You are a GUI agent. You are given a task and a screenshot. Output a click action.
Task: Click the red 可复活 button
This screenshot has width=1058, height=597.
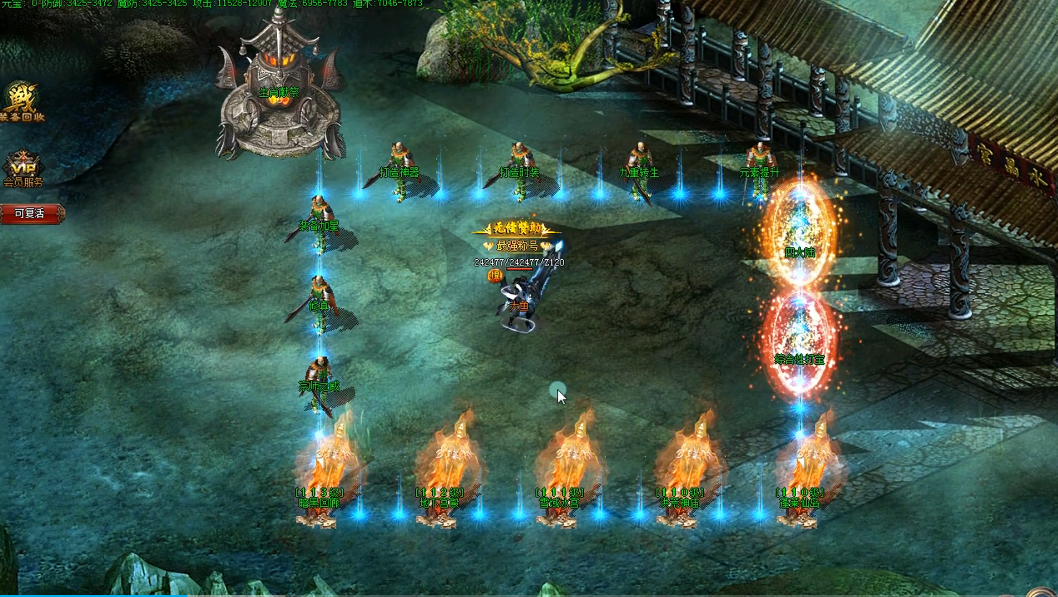[x=31, y=214]
